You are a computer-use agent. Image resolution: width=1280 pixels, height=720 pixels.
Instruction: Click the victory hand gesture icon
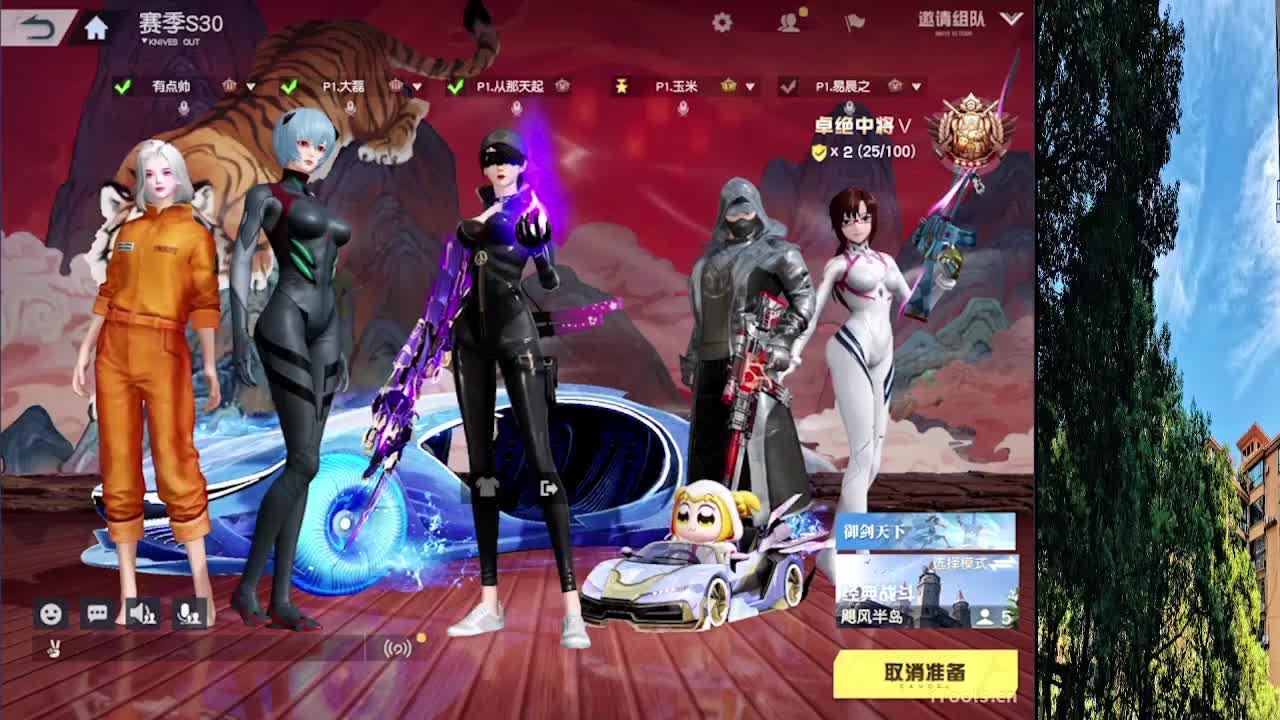(52, 650)
